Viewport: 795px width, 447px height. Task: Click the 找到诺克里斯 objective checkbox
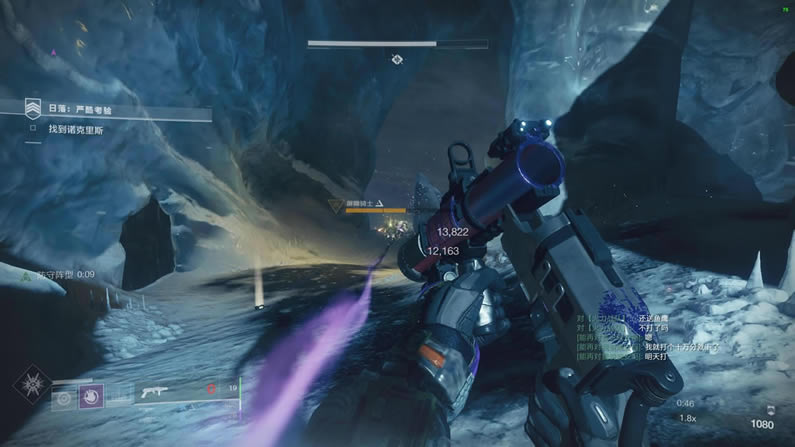(33, 129)
